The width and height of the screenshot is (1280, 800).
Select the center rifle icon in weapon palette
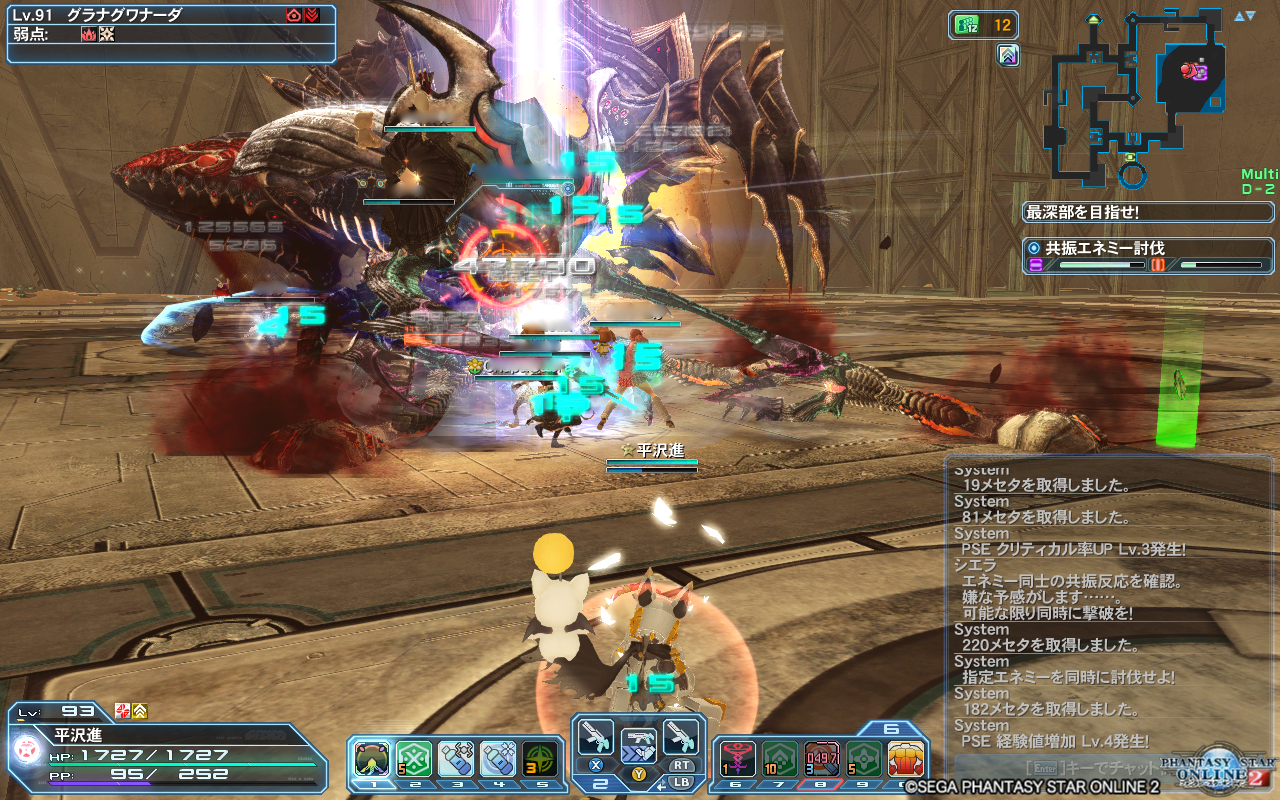click(638, 745)
